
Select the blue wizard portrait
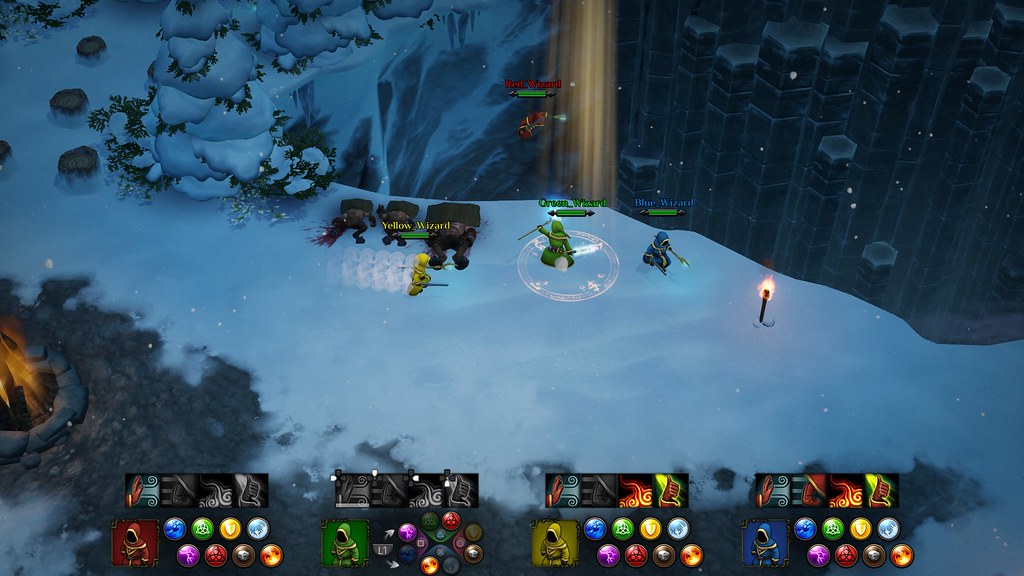click(x=765, y=542)
